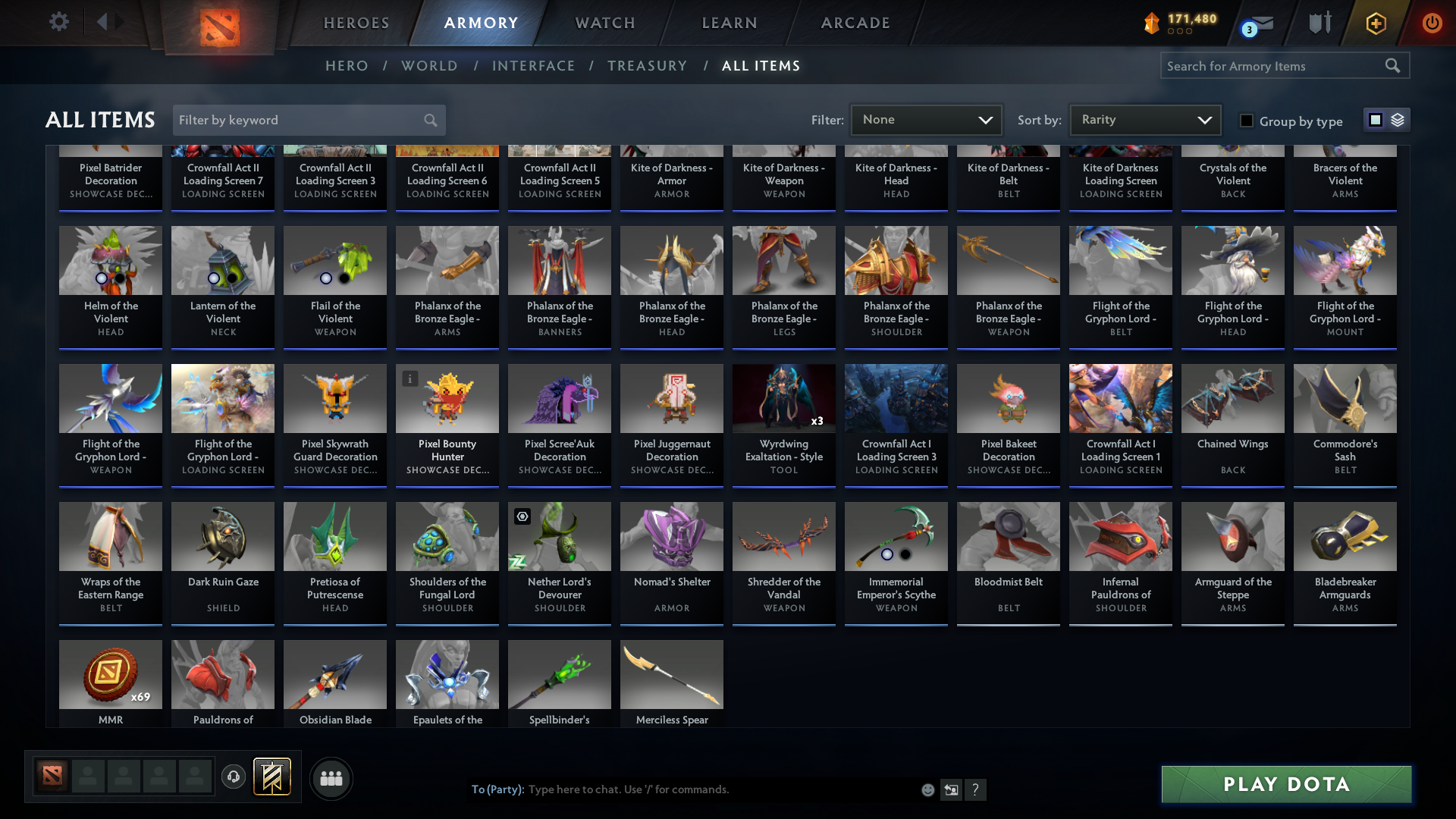Click the settings gear icon top left
This screenshot has height=819, width=1456.
tap(58, 22)
